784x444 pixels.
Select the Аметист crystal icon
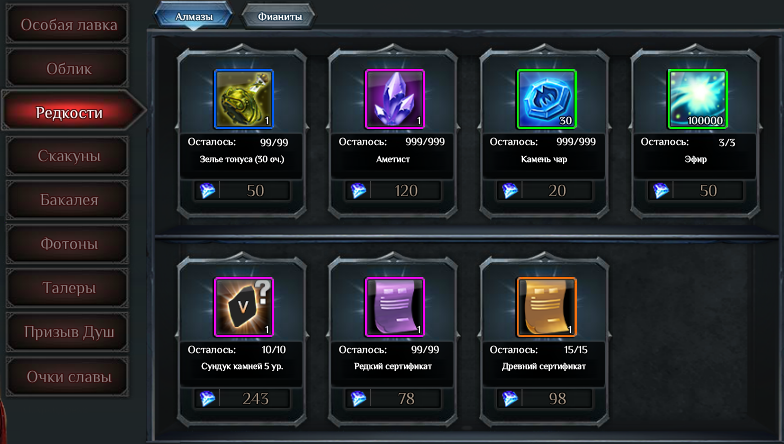(x=395, y=99)
